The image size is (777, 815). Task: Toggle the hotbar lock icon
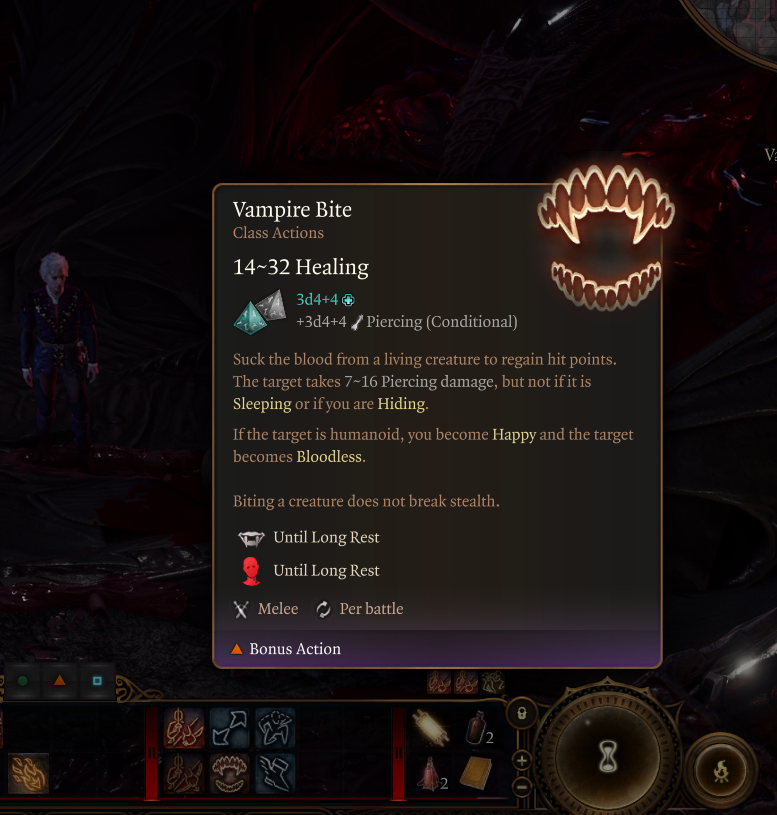pos(521,714)
